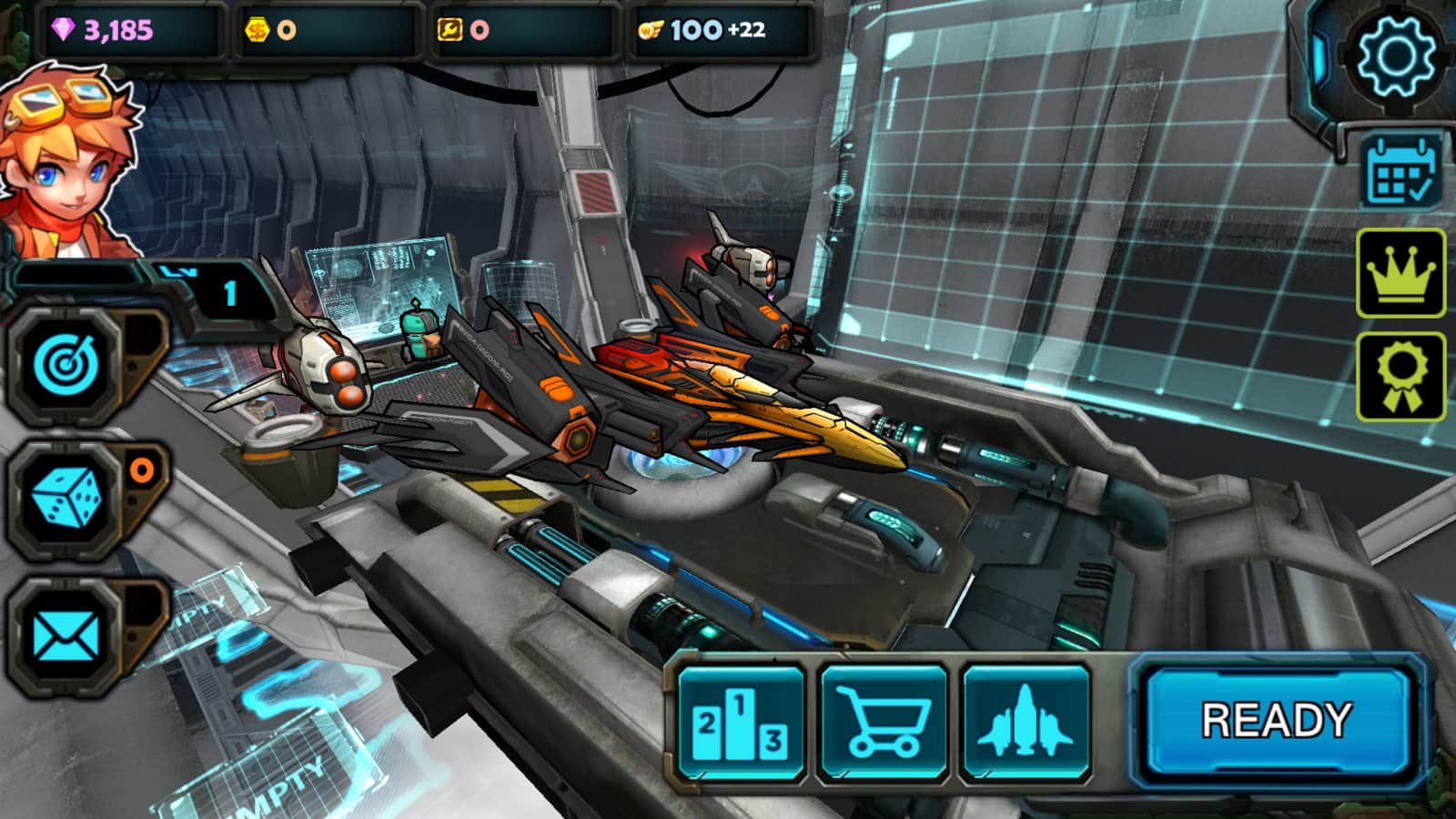Open the award ribbon achievements

pos(1400,376)
